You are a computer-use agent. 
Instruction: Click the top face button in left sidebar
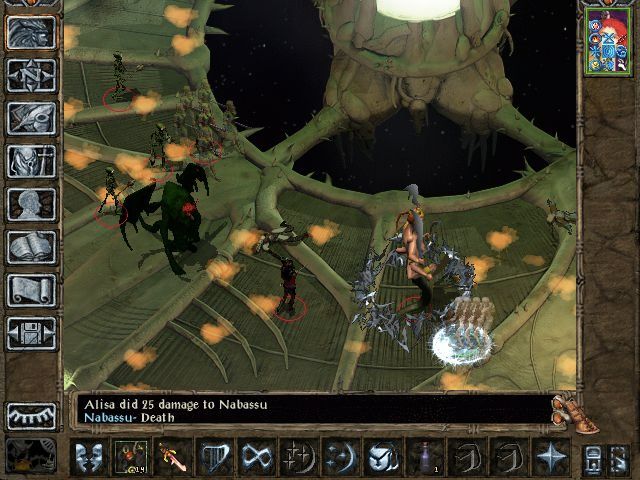click(x=31, y=32)
